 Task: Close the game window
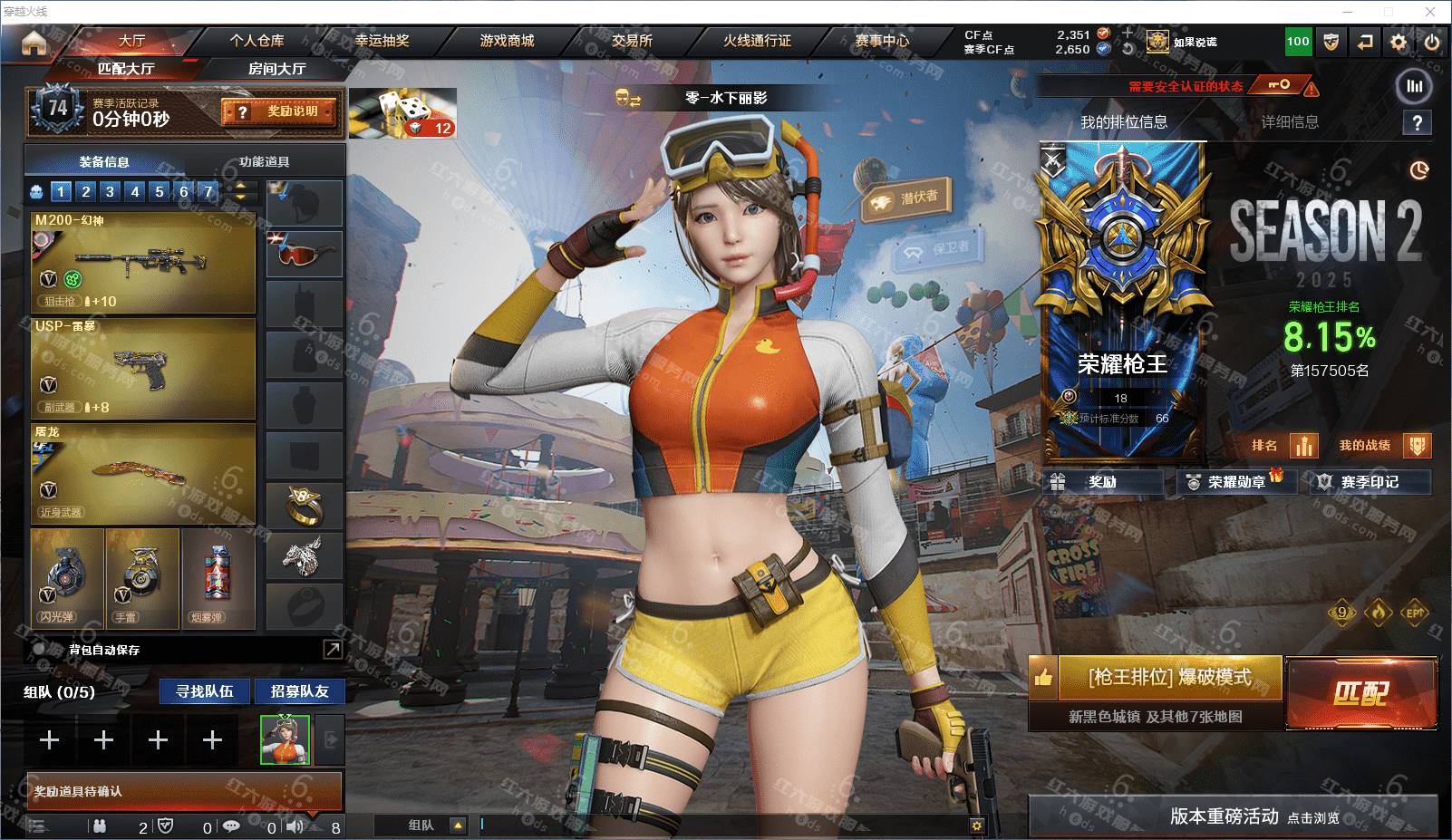click(x=1430, y=12)
